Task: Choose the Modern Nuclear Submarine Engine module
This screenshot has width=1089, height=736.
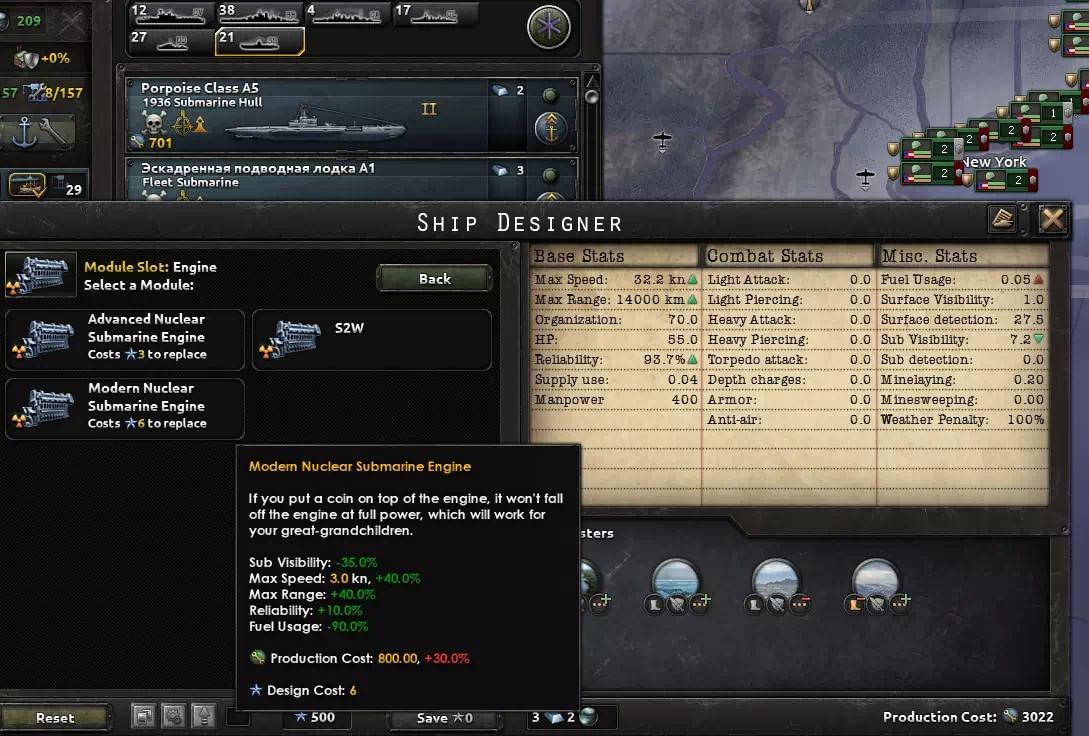Action: pyautogui.click(x=125, y=407)
